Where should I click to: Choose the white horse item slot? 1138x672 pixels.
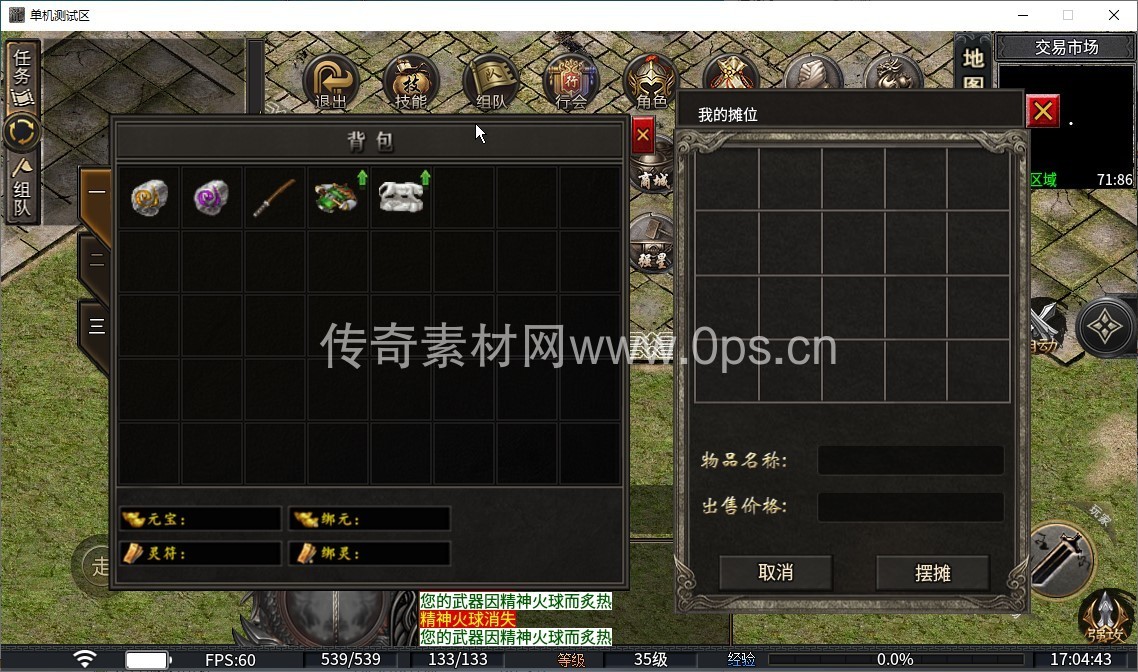pos(401,197)
